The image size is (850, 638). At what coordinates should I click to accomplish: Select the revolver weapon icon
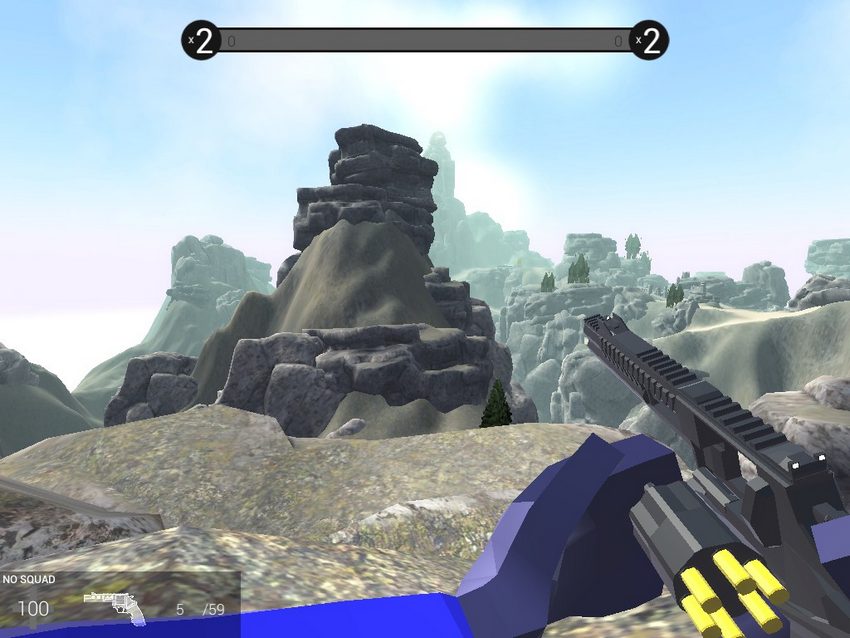(x=113, y=606)
